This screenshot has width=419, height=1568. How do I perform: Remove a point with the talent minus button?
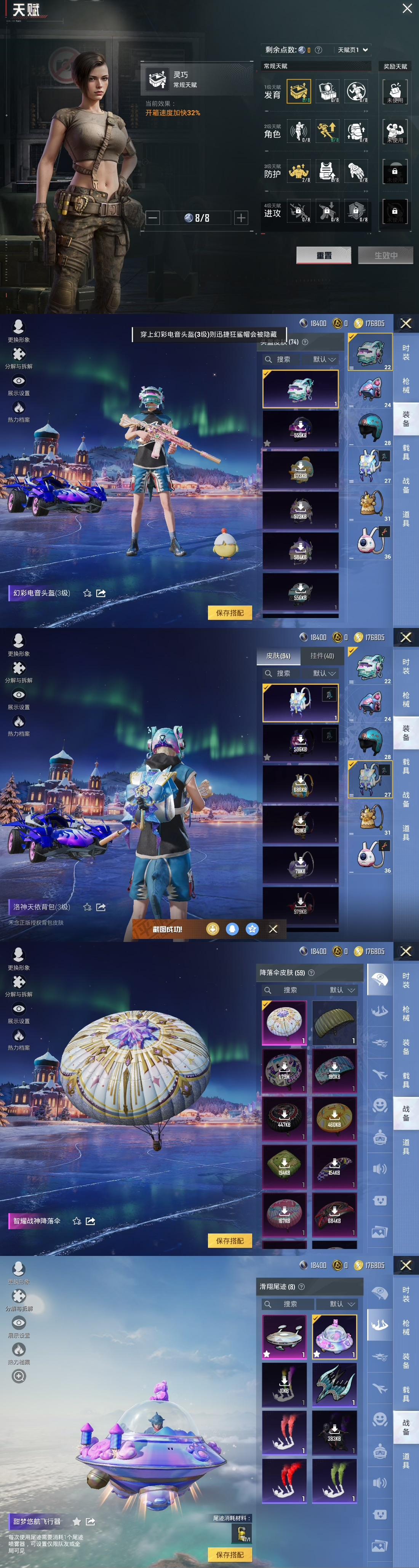tap(153, 218)
